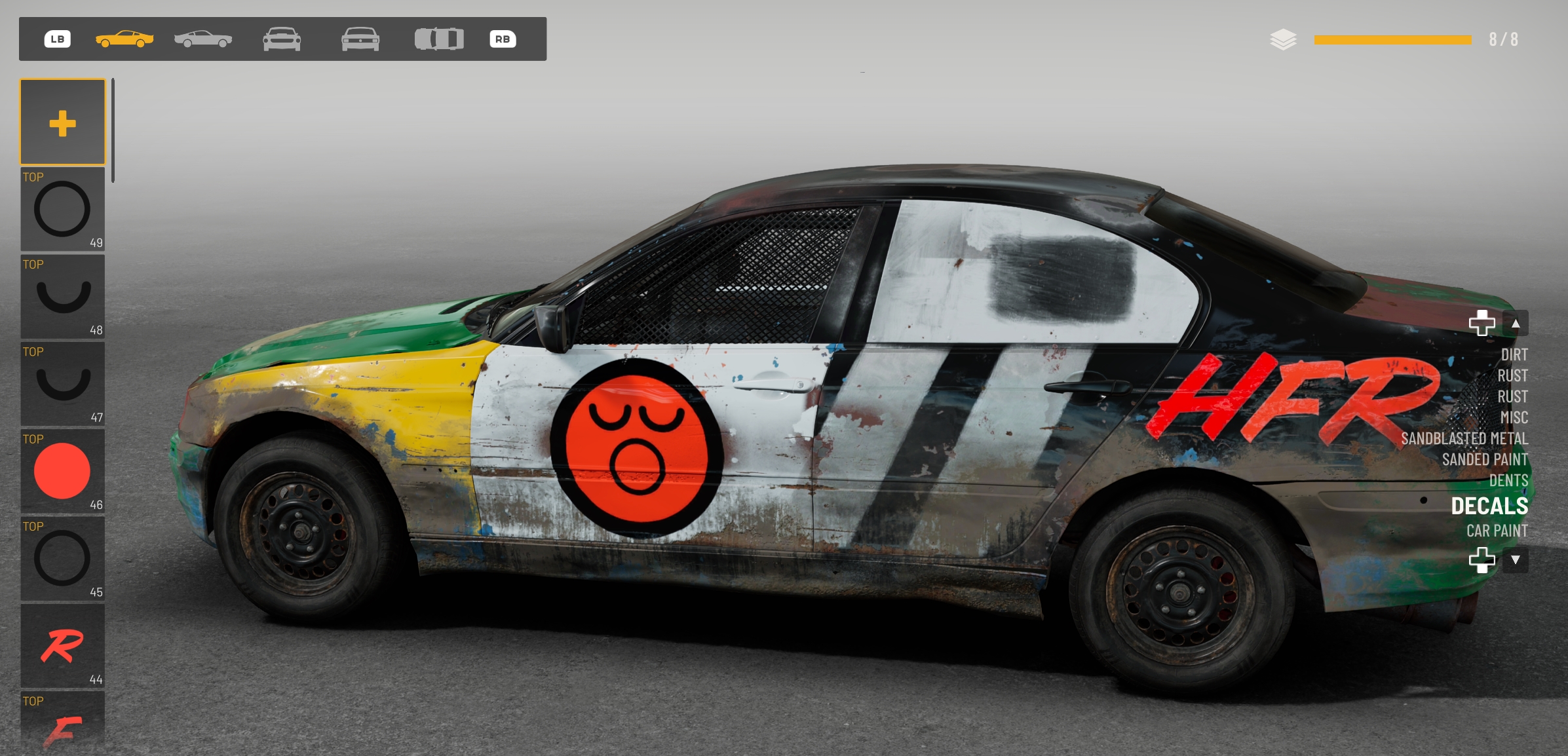Switch to the Car Paint category
The image size is (1568, 756).
point(1497,531)
